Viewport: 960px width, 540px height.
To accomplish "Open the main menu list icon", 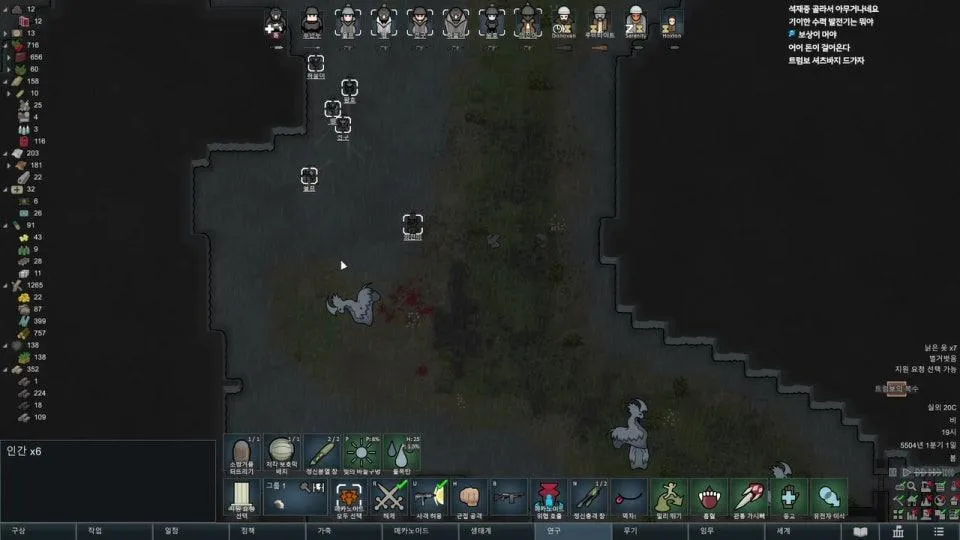I will pos(937,531).
